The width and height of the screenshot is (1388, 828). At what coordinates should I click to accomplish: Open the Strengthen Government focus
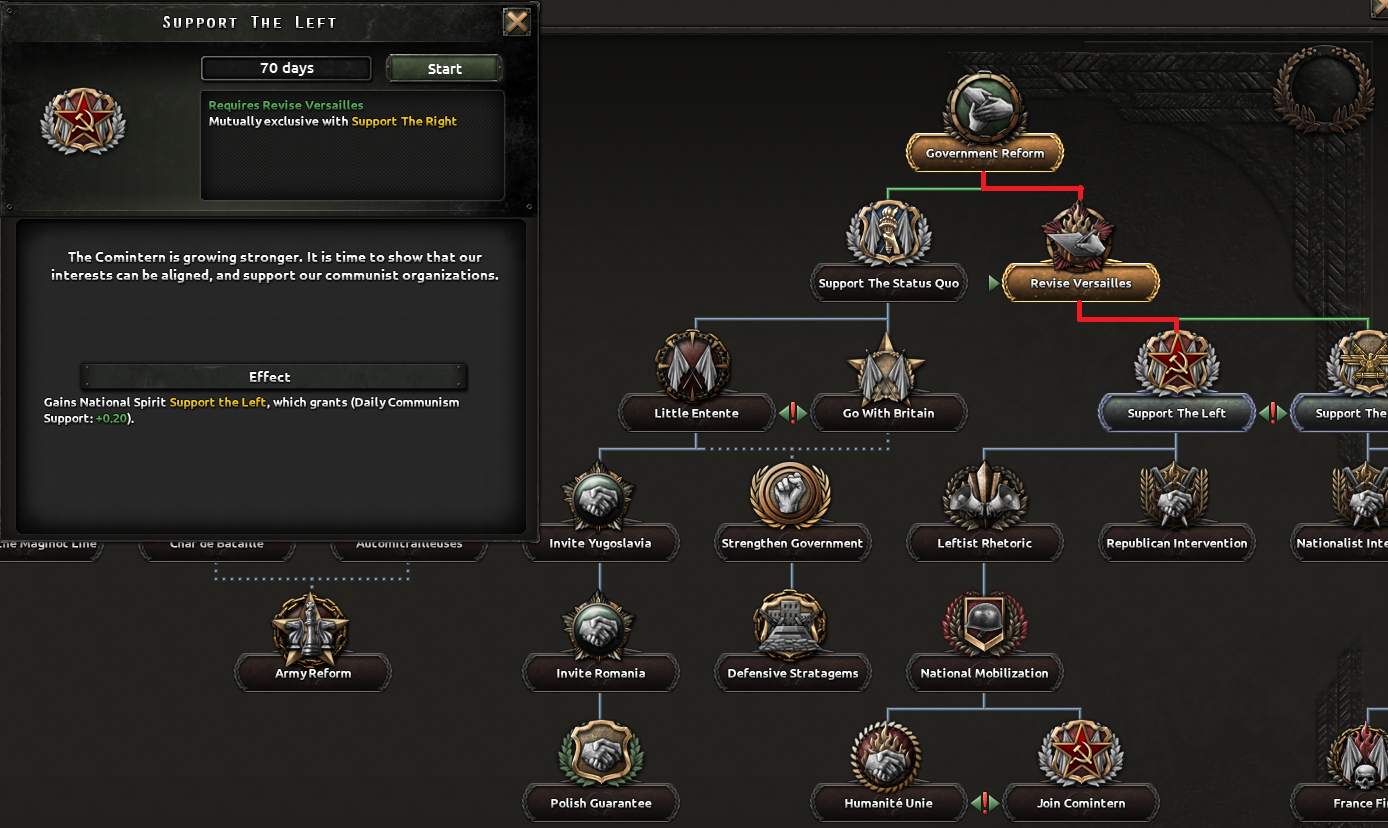(x=792, y=543)
